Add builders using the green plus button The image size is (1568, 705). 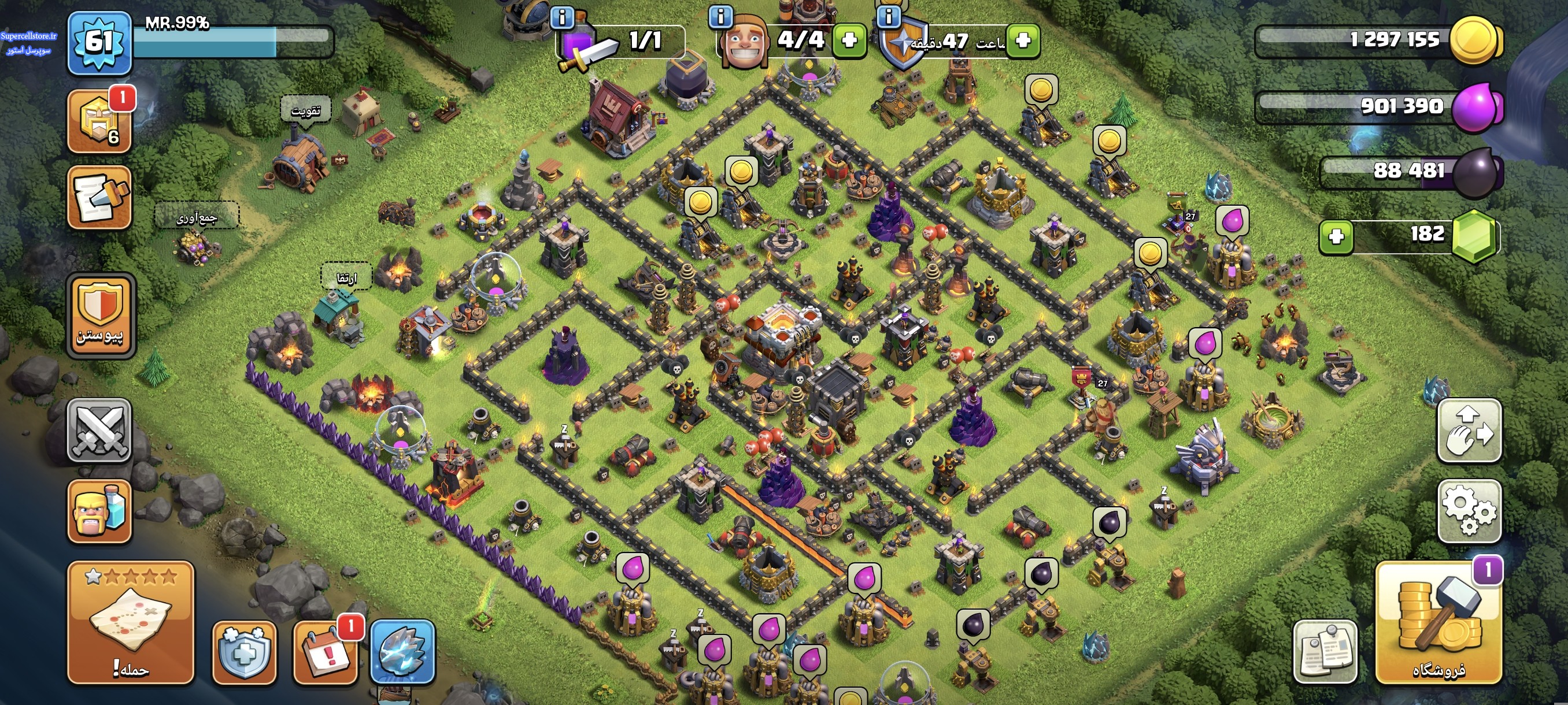tap(849, 40)
